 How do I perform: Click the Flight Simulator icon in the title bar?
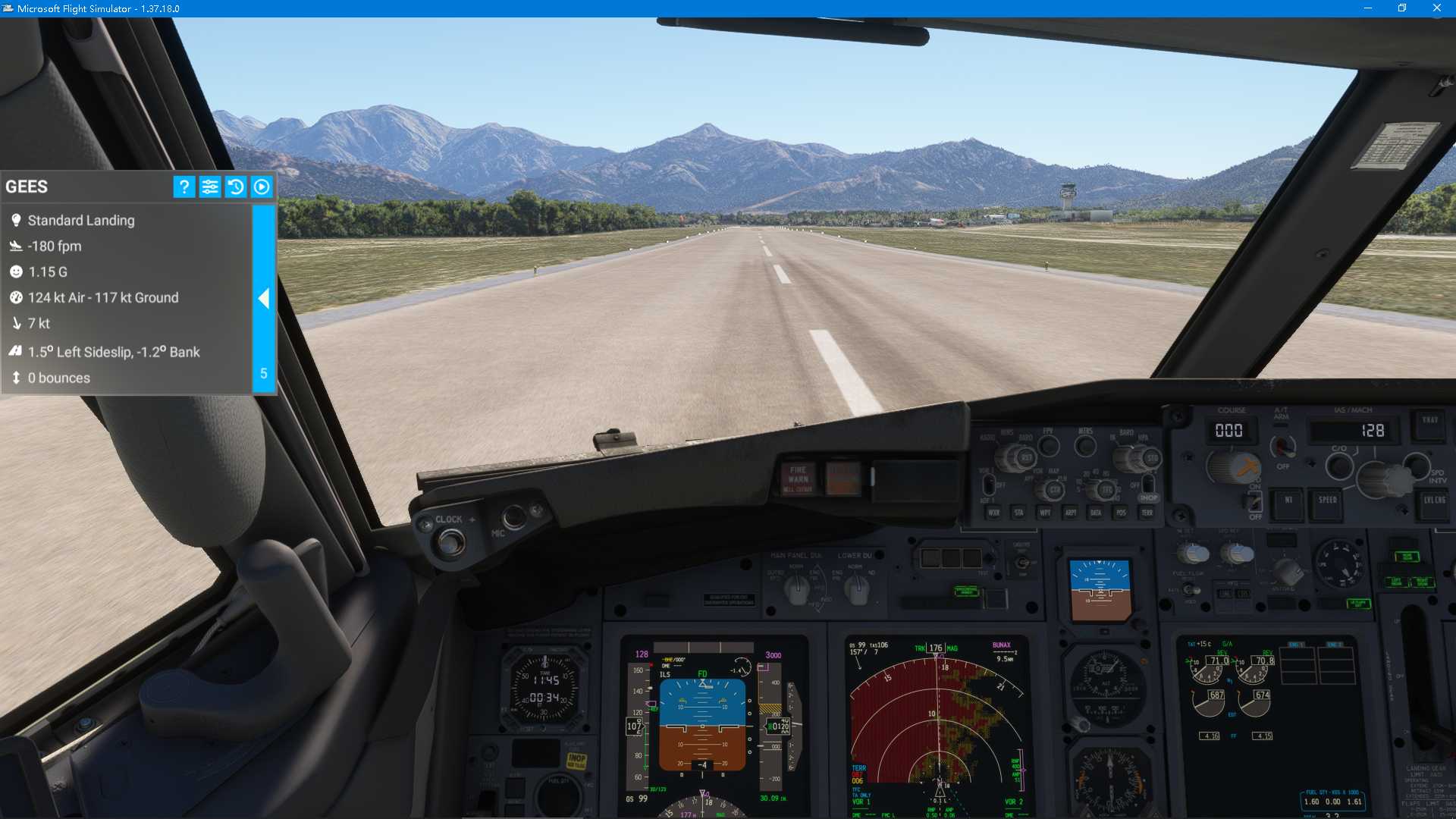pos(8,8)
